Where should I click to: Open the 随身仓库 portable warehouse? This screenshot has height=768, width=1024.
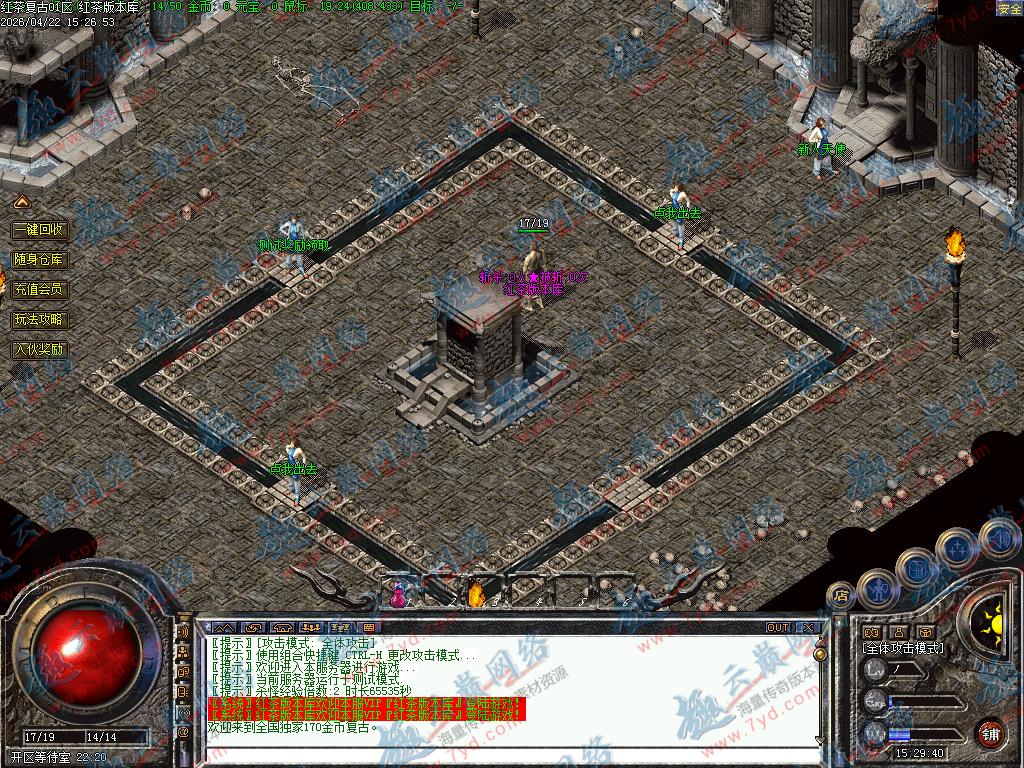(x=39, y=259)
